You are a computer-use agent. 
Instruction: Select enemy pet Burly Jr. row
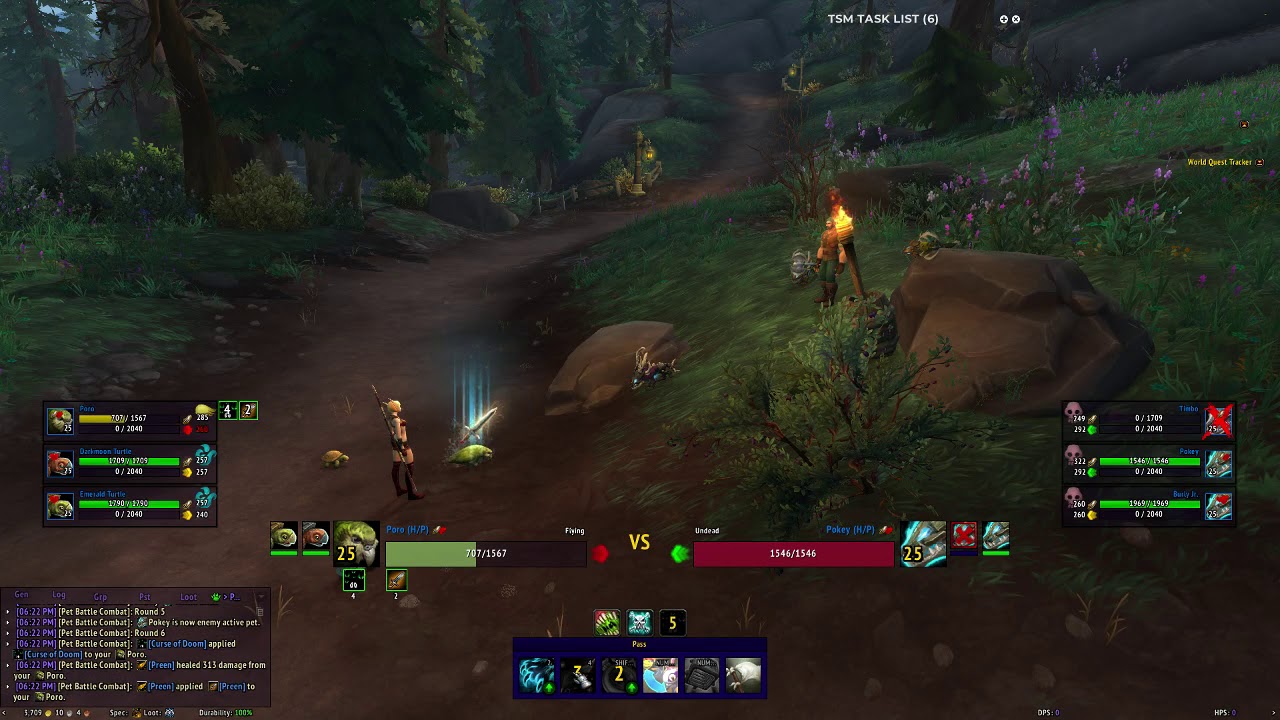point(1148,504)
